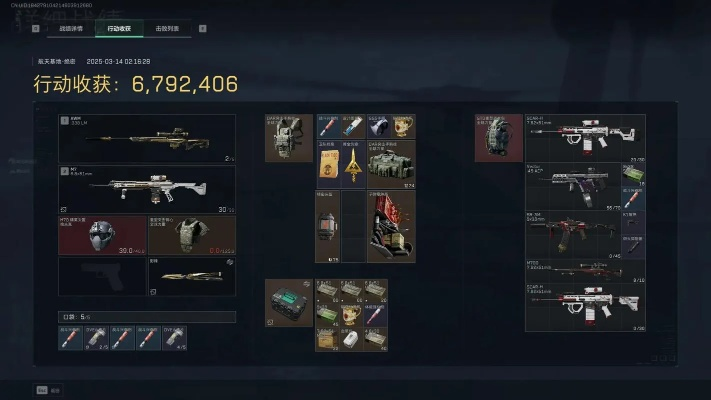Select the red flag supply crate item
Screen dimensions: 711x400
(391, 227)
